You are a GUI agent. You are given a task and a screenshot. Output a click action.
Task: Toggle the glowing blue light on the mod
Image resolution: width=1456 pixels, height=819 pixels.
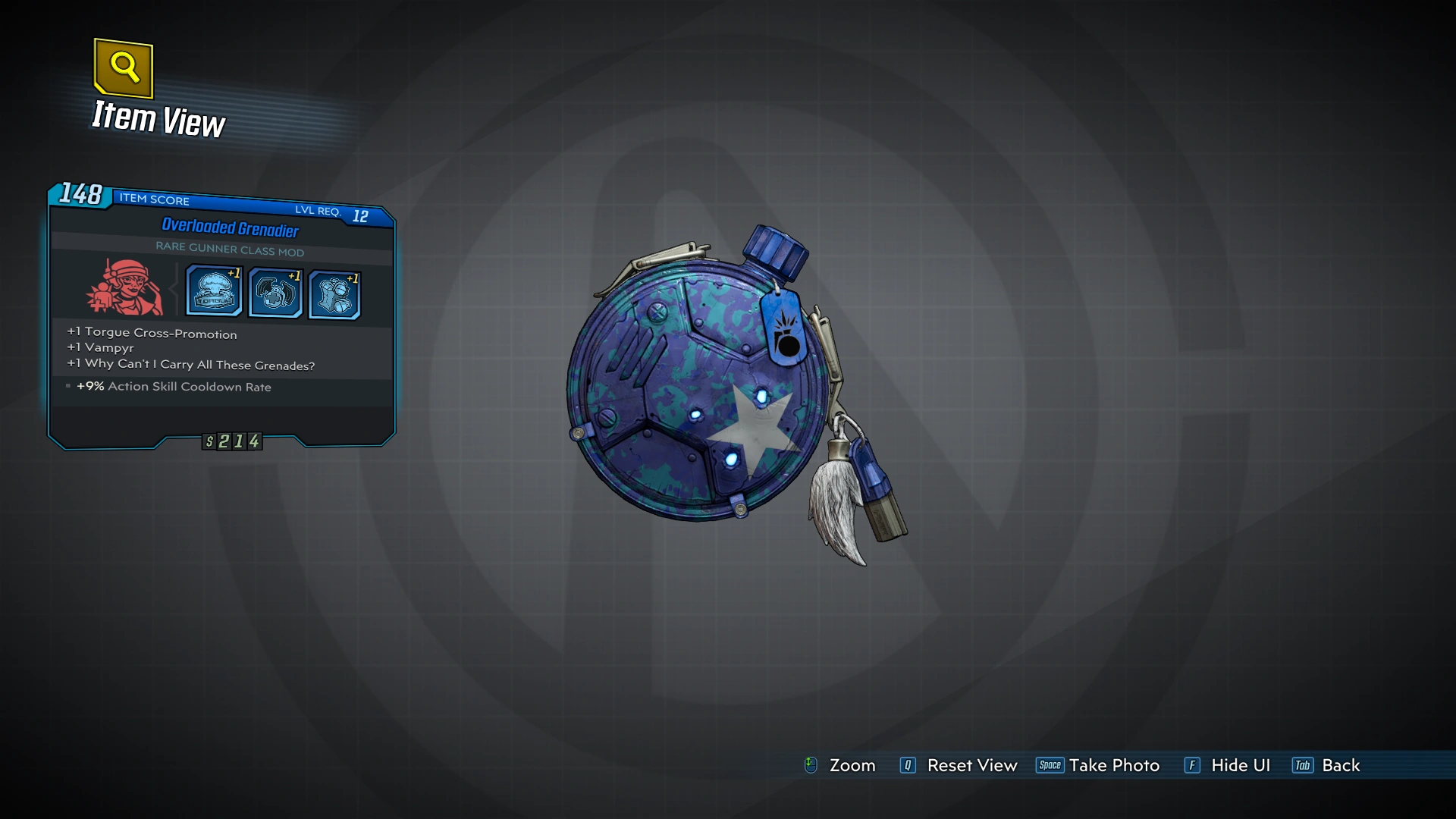tap(762, 395)
